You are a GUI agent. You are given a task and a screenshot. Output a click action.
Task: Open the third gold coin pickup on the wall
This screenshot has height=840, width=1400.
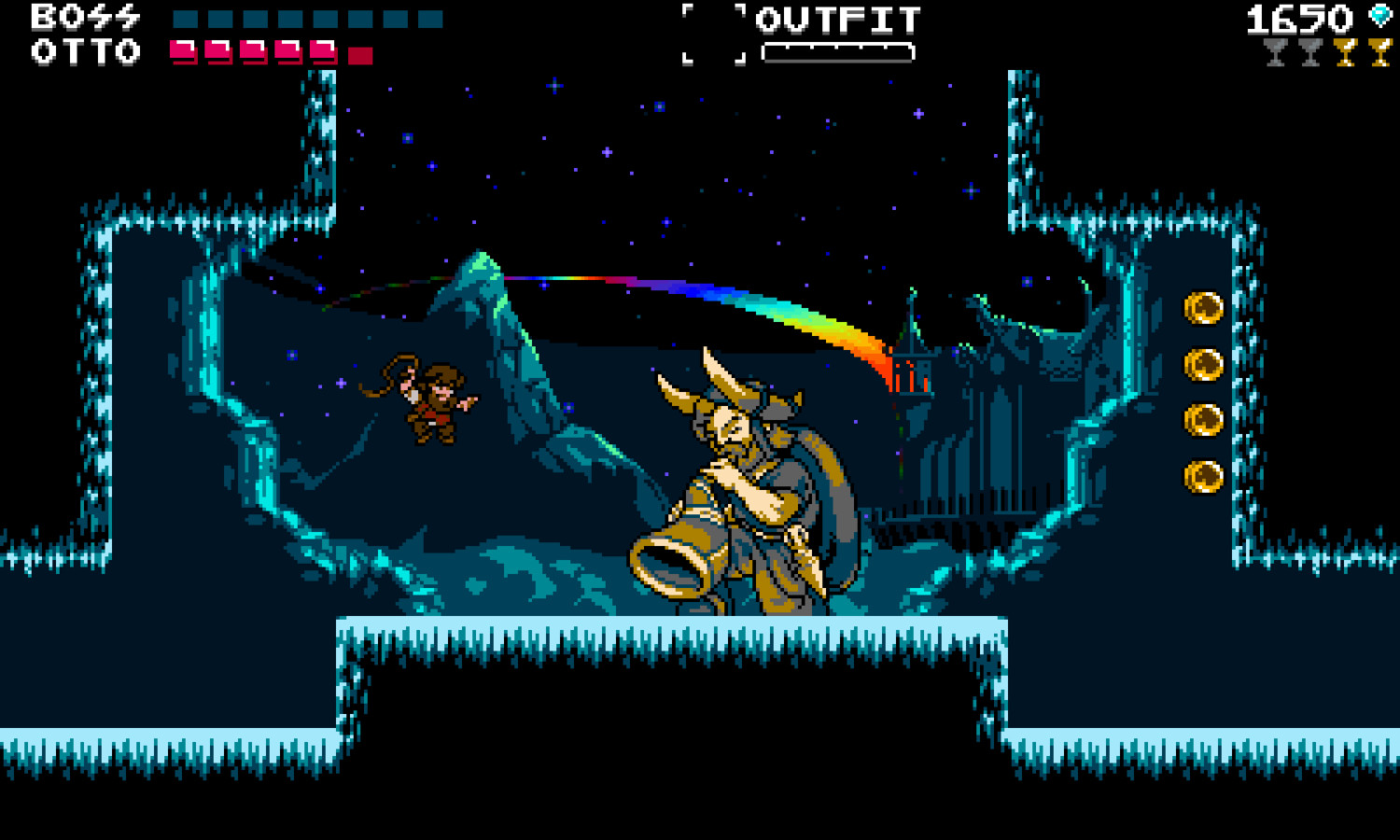(x=1205, y=418)
